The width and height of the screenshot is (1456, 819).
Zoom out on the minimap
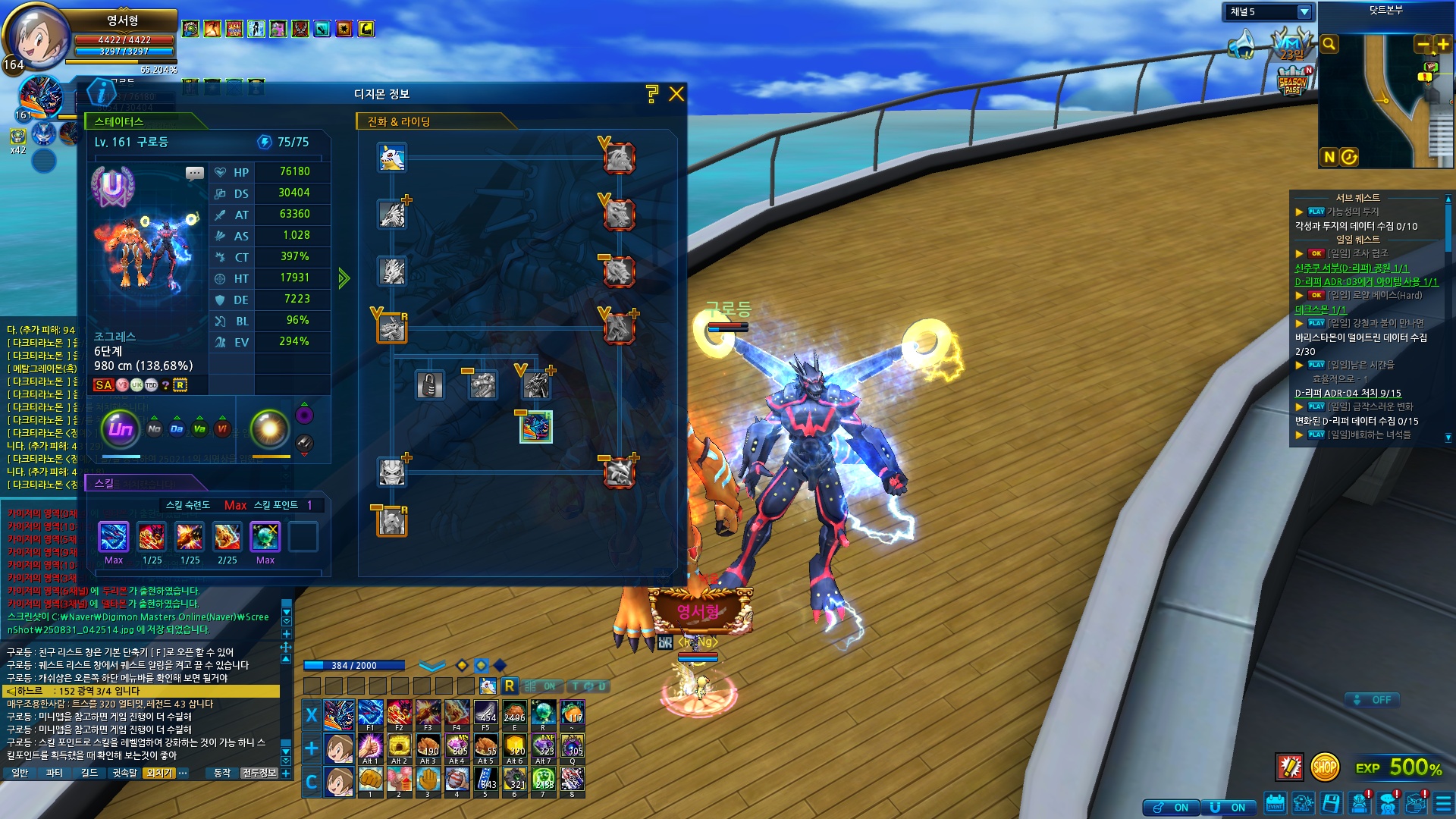(x=1423, y=45)
